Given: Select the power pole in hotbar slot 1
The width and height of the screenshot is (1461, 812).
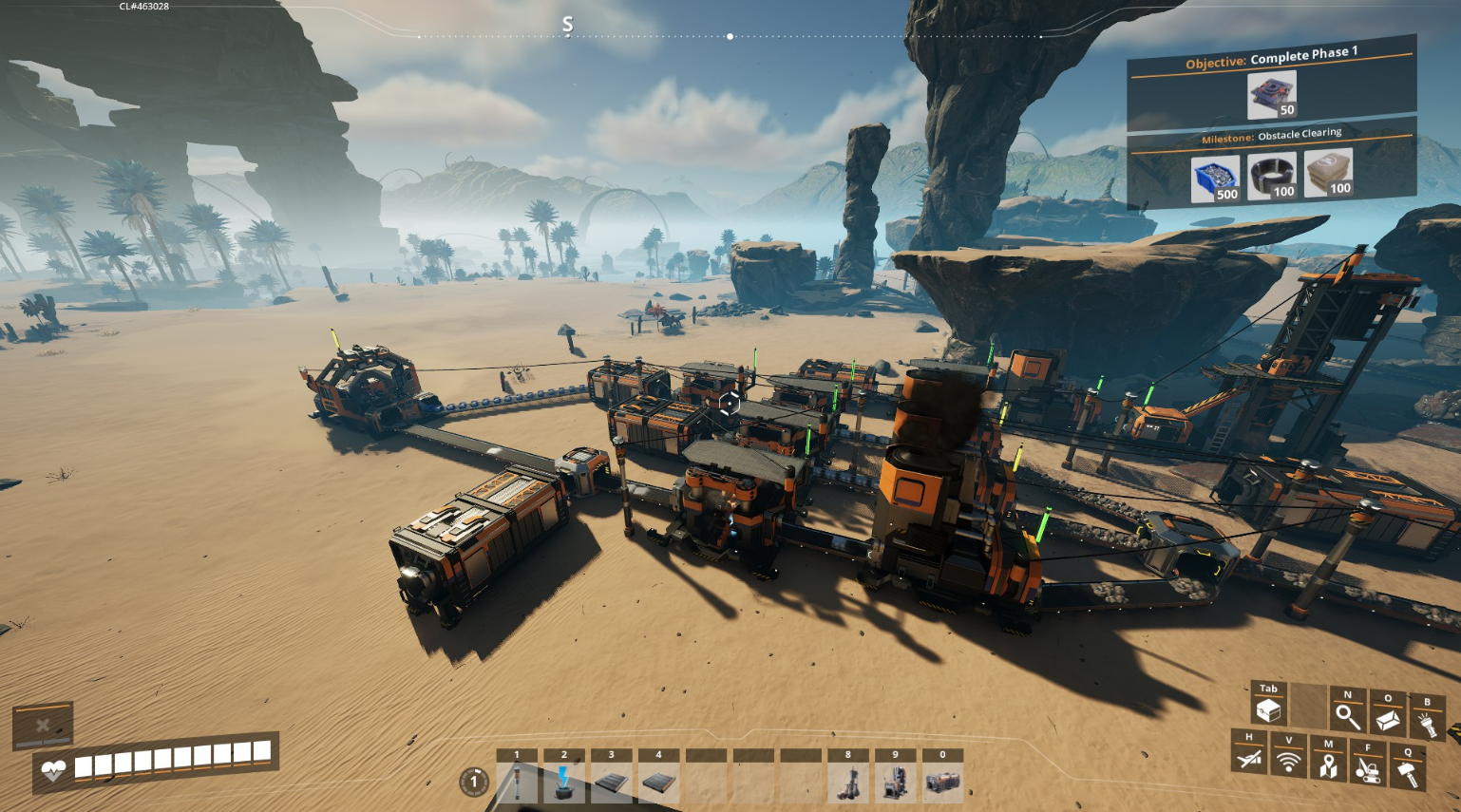Looking at the screenshot, I should point(517,783).
